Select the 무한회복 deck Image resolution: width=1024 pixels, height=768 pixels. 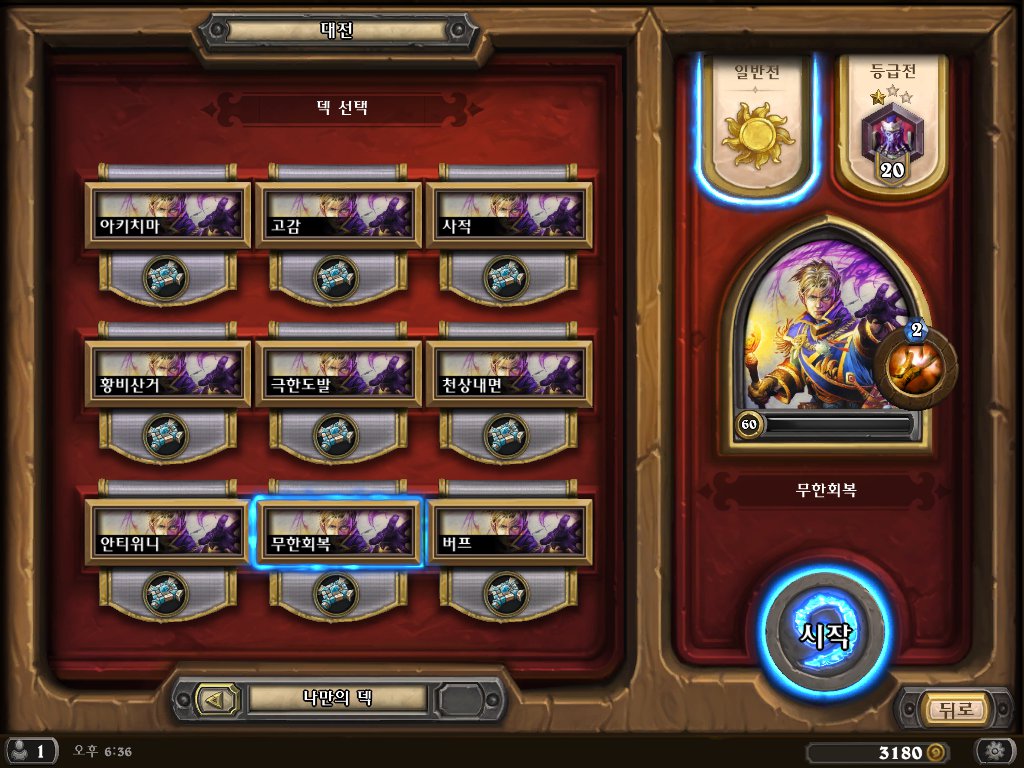(338, 532)
